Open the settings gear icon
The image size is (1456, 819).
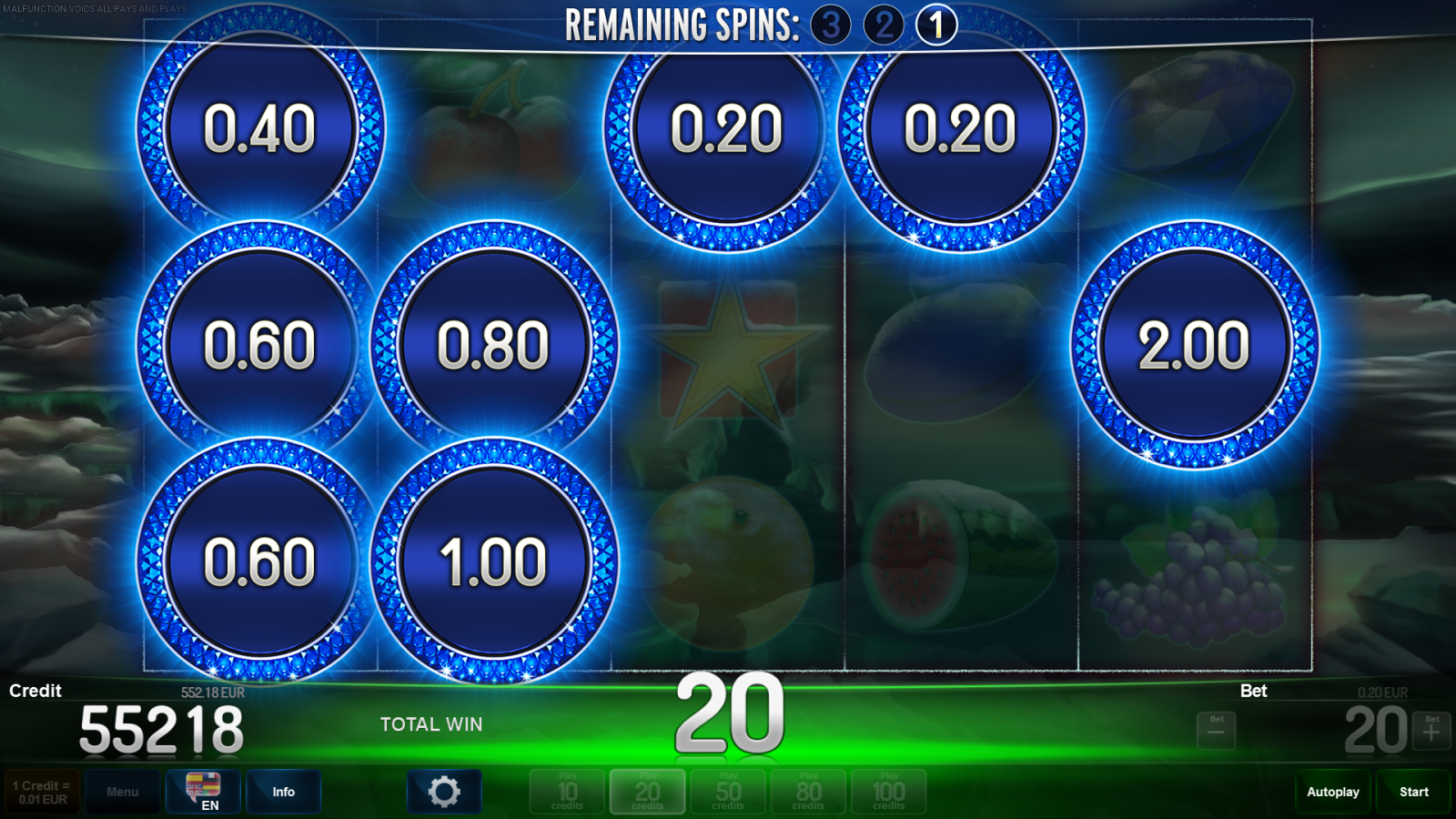click(444, 791)
